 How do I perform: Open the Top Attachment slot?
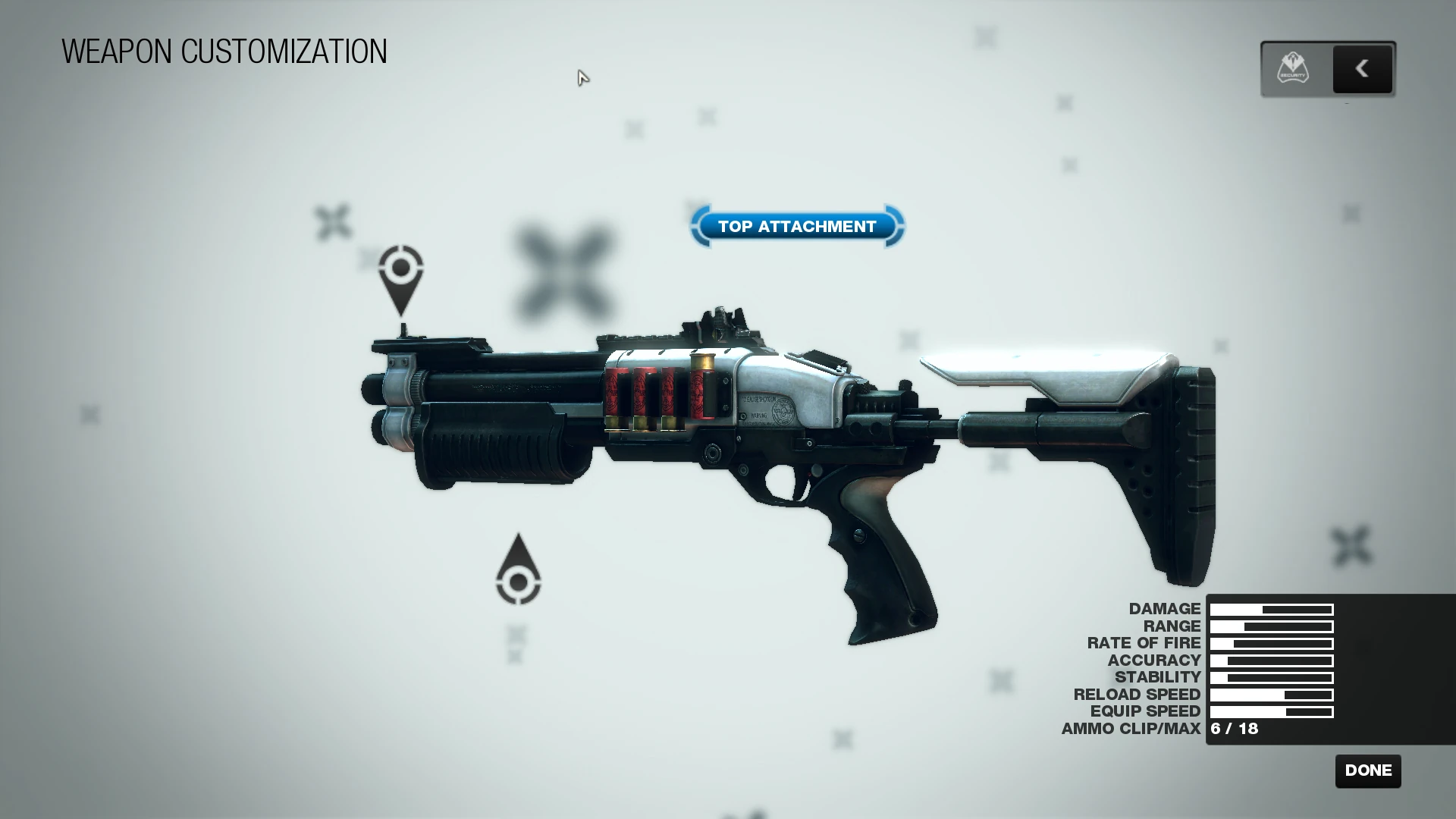coord(797,226)
